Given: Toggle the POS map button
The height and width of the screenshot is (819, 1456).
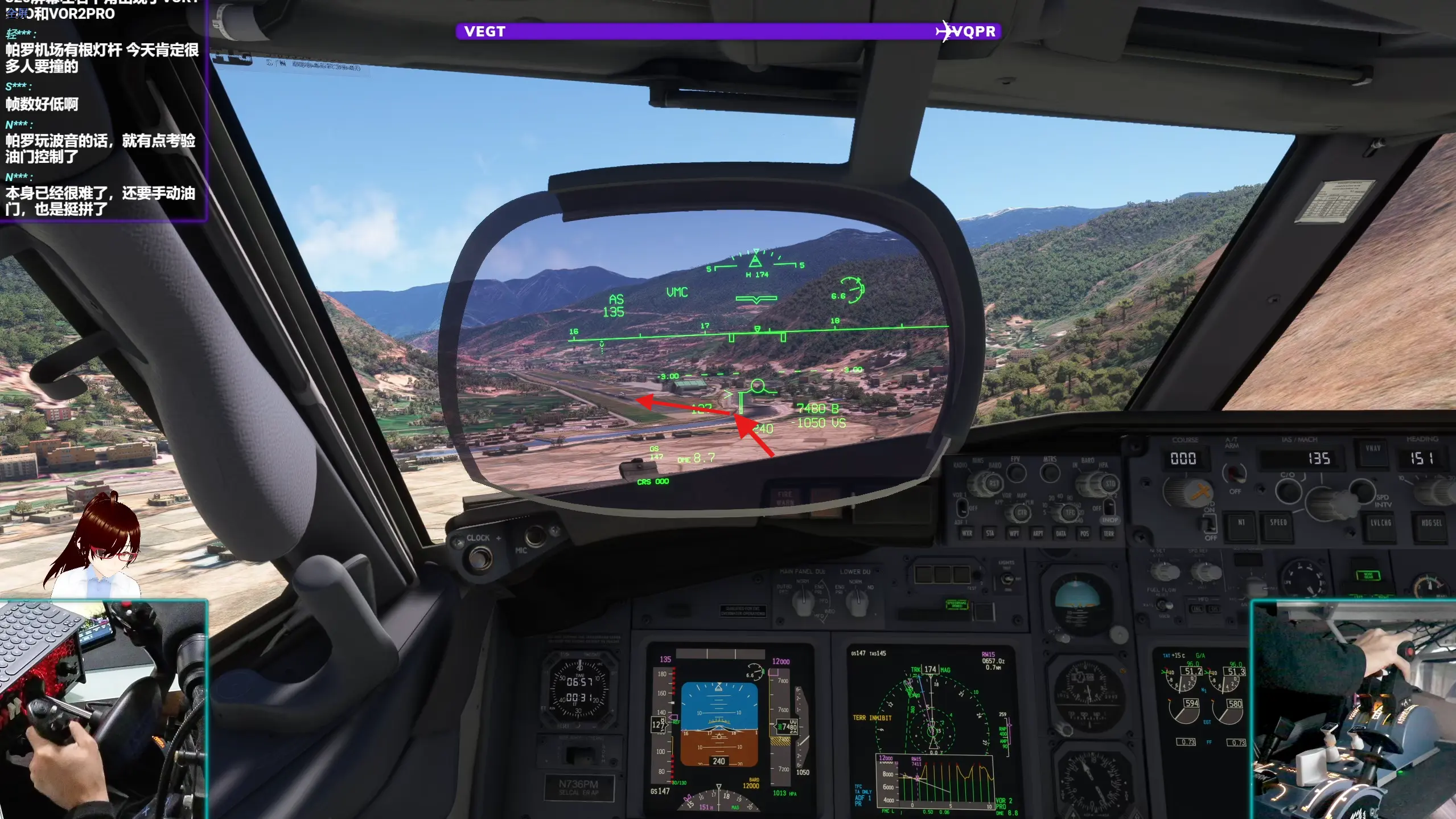Looking at the screenshot, I should pyautogui.click(x=1084, y=534).
